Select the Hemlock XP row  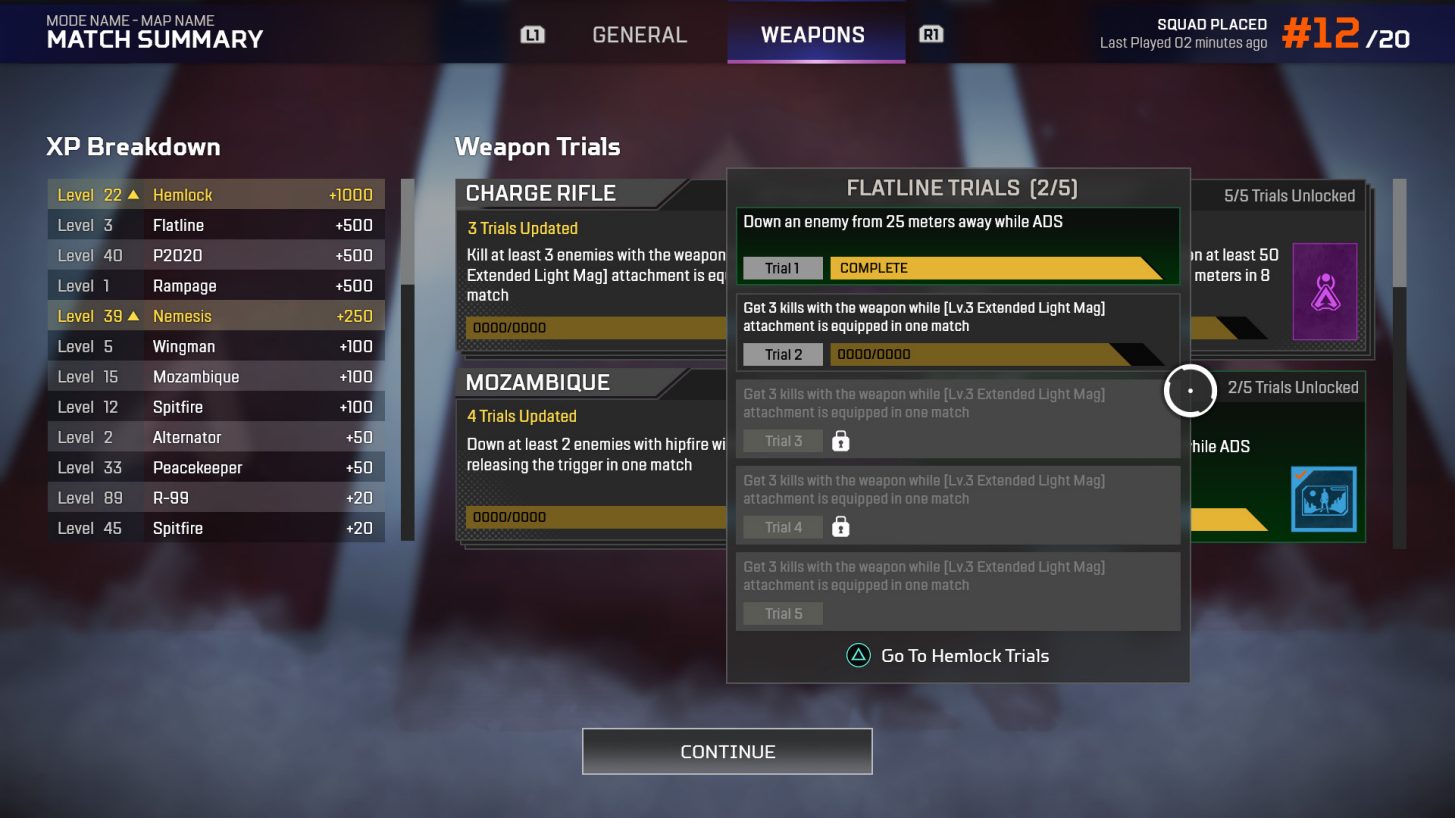point(216,195)
